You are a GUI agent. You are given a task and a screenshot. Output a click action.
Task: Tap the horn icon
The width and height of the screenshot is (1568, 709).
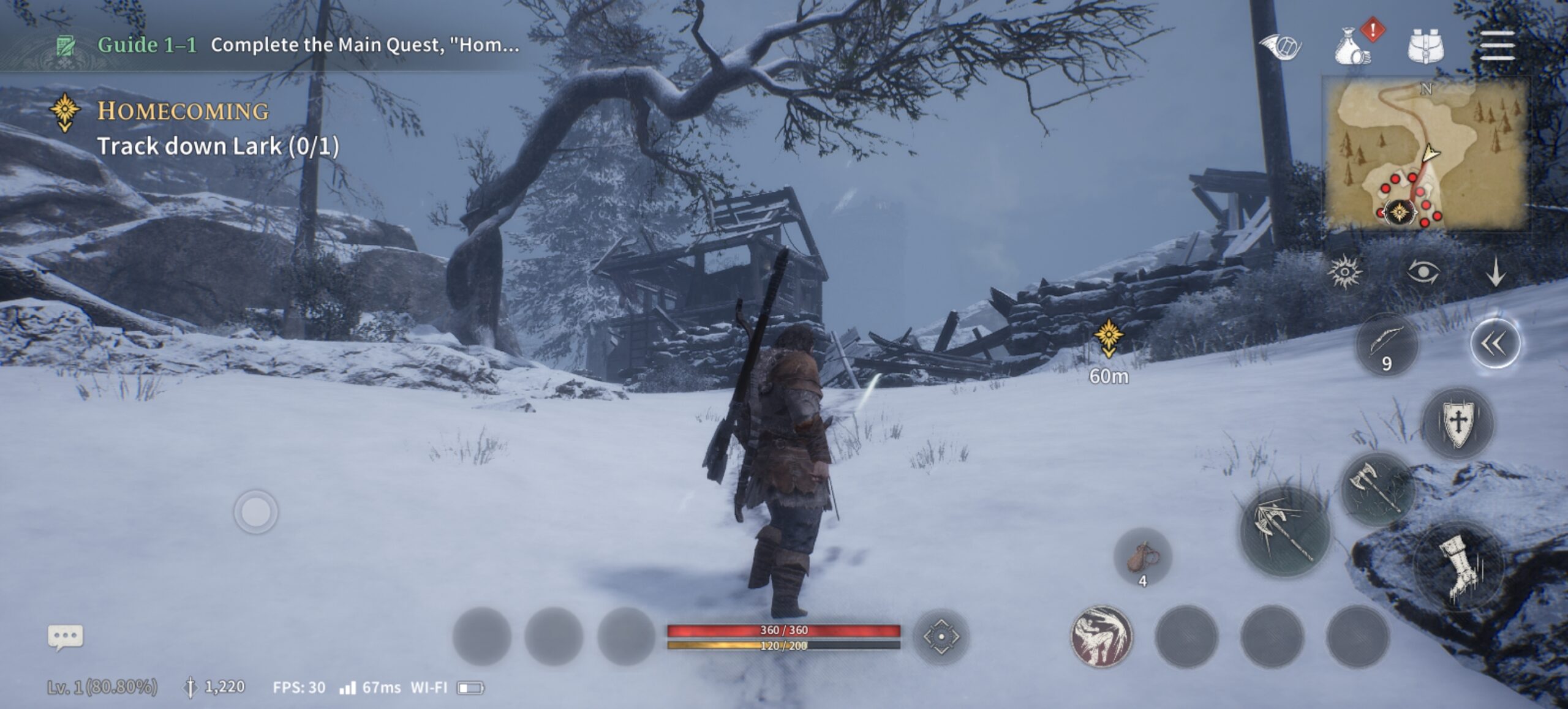coord(1280,47)
